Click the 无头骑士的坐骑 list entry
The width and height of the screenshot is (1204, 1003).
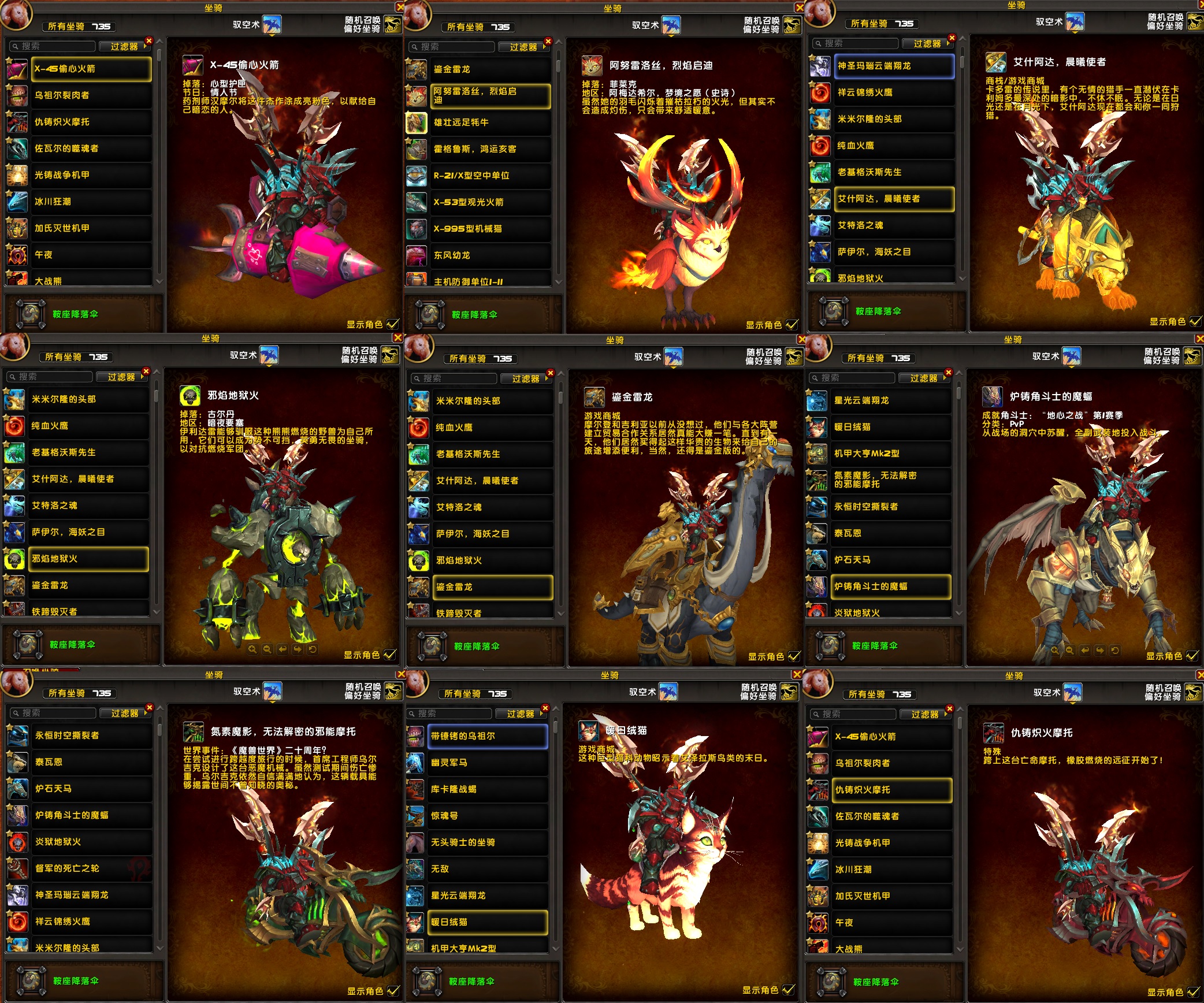(x=487, y=842)
